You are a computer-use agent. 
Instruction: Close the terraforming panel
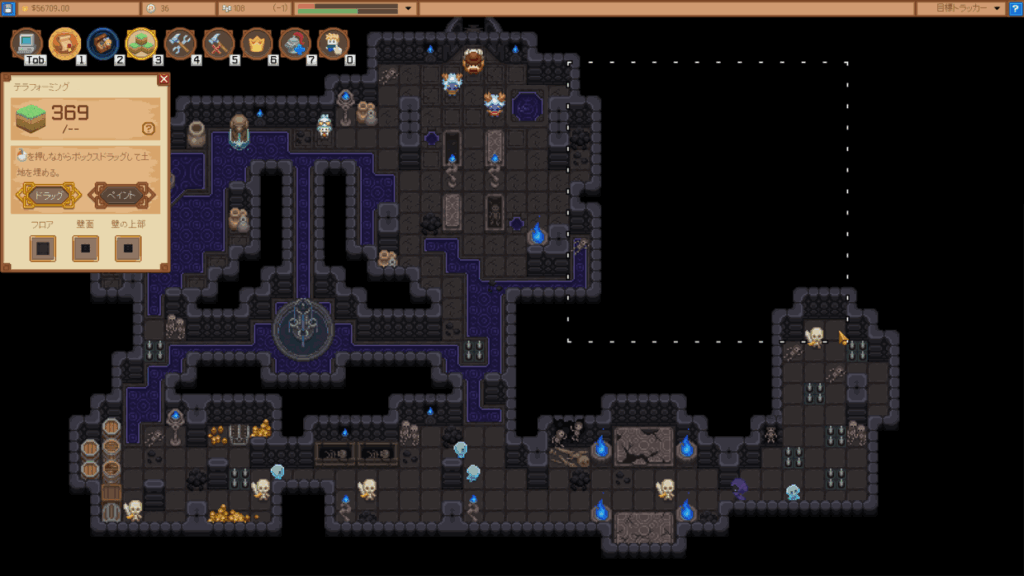(x=164, y=79)
